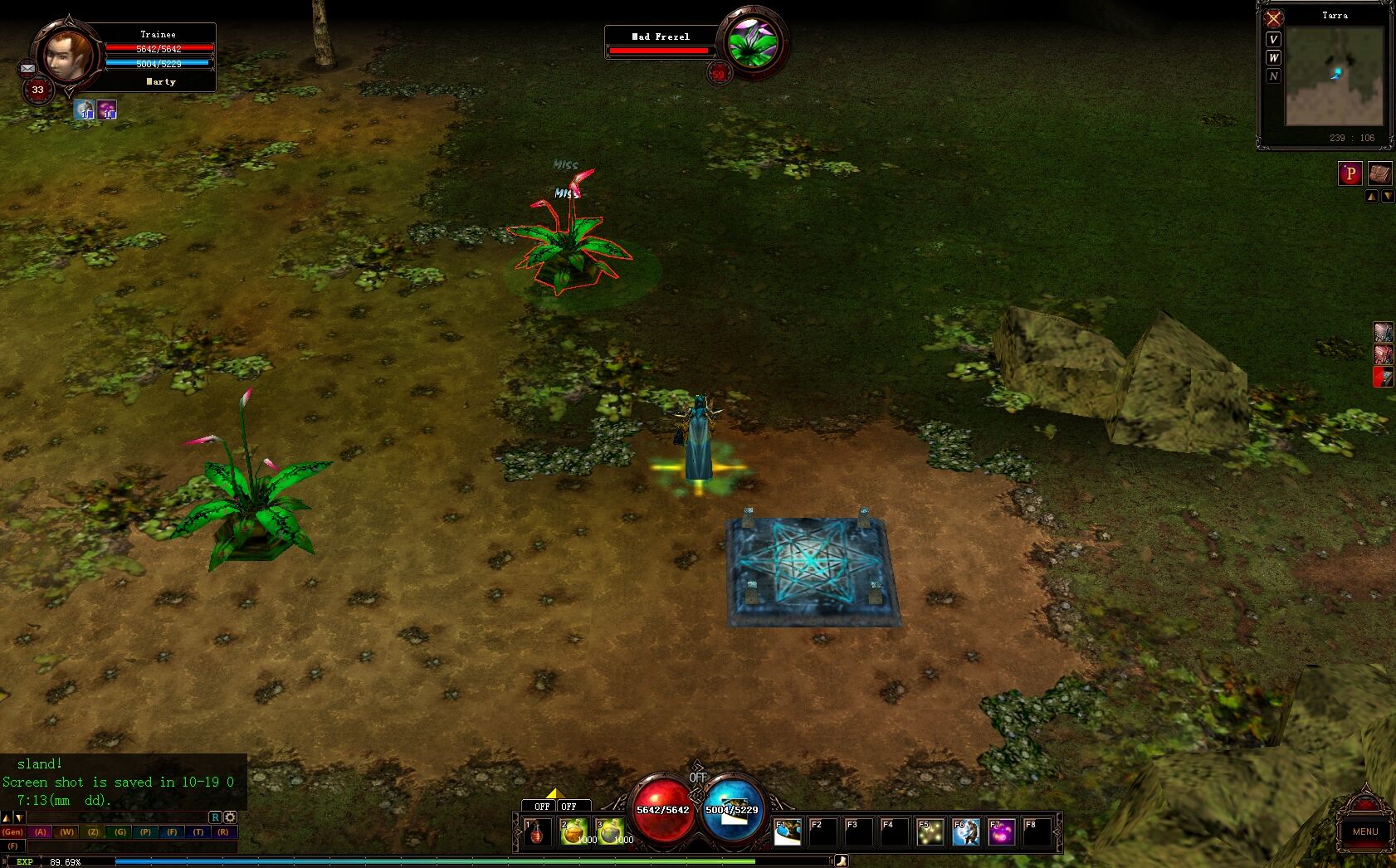Activate the F7 purple orb skill
Screen dimensions: 1396x868
1002,831
